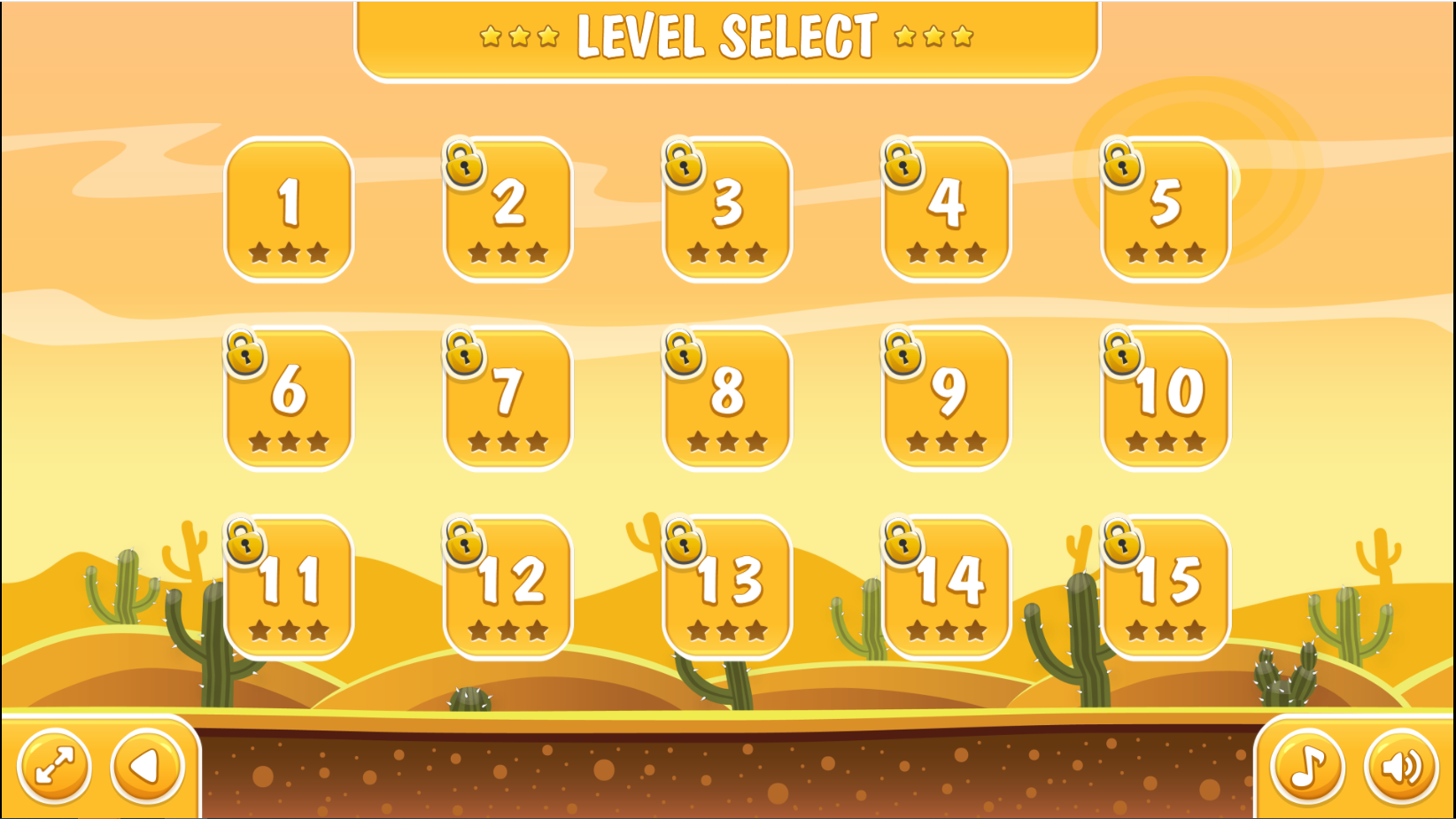Toggle the music note button
The image size is (1456, 819).
1307,766
